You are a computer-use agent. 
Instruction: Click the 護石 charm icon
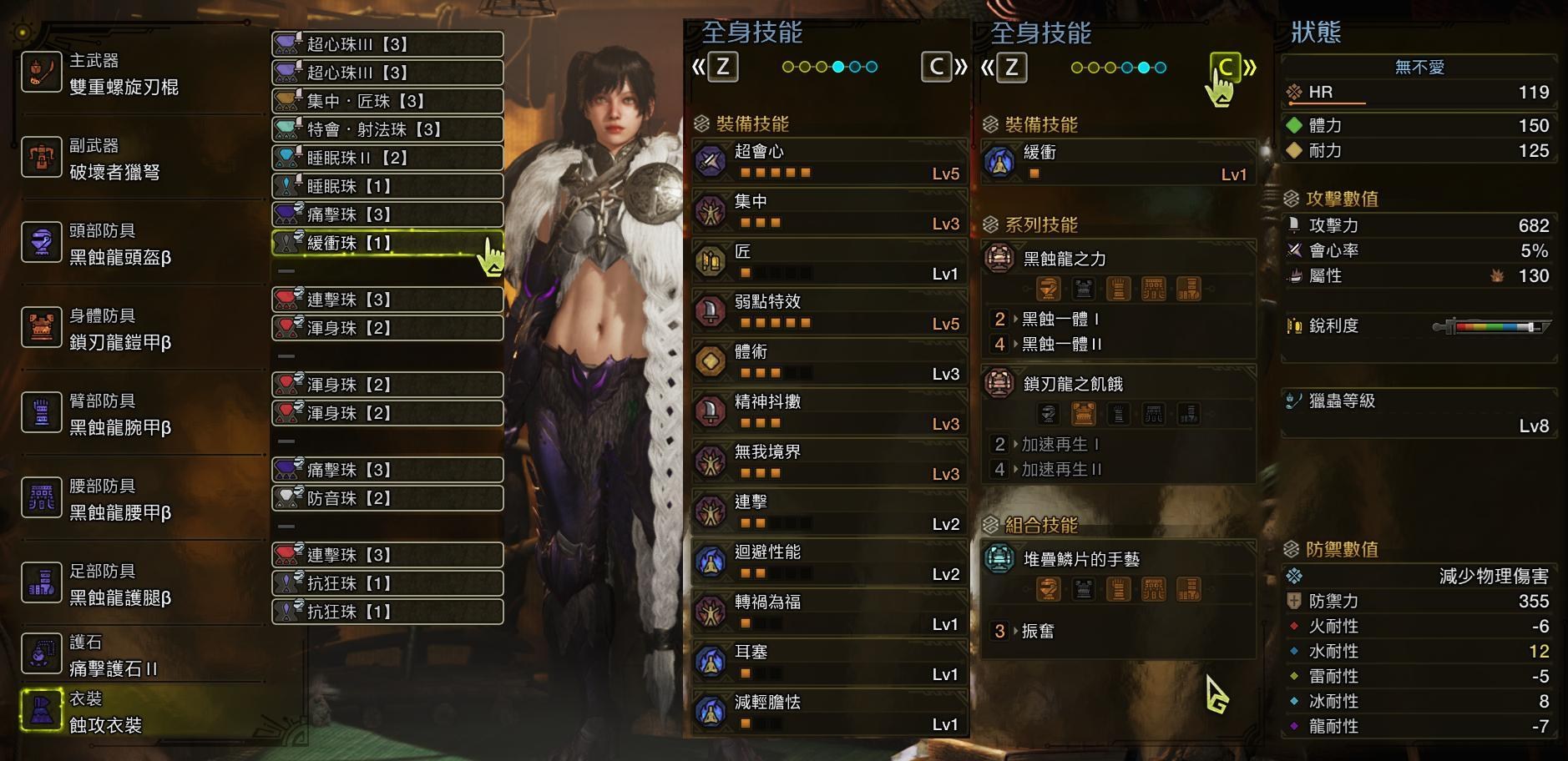pos(42,654)
